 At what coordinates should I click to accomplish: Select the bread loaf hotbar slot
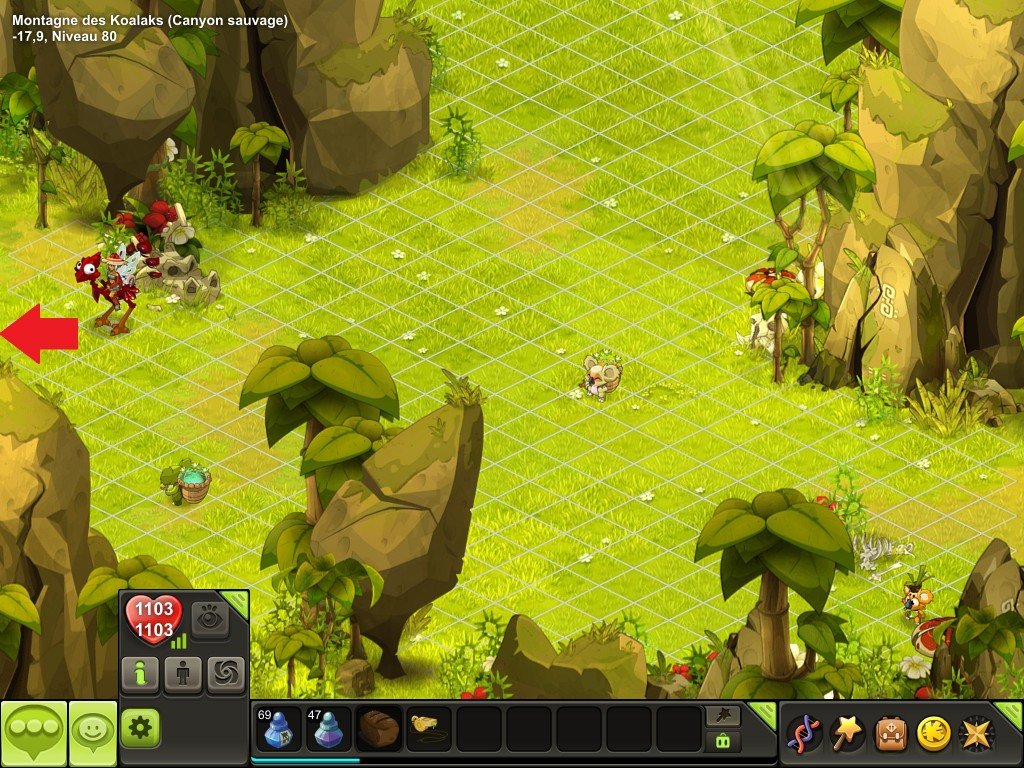pyautogui.click(x=379, y=729)
